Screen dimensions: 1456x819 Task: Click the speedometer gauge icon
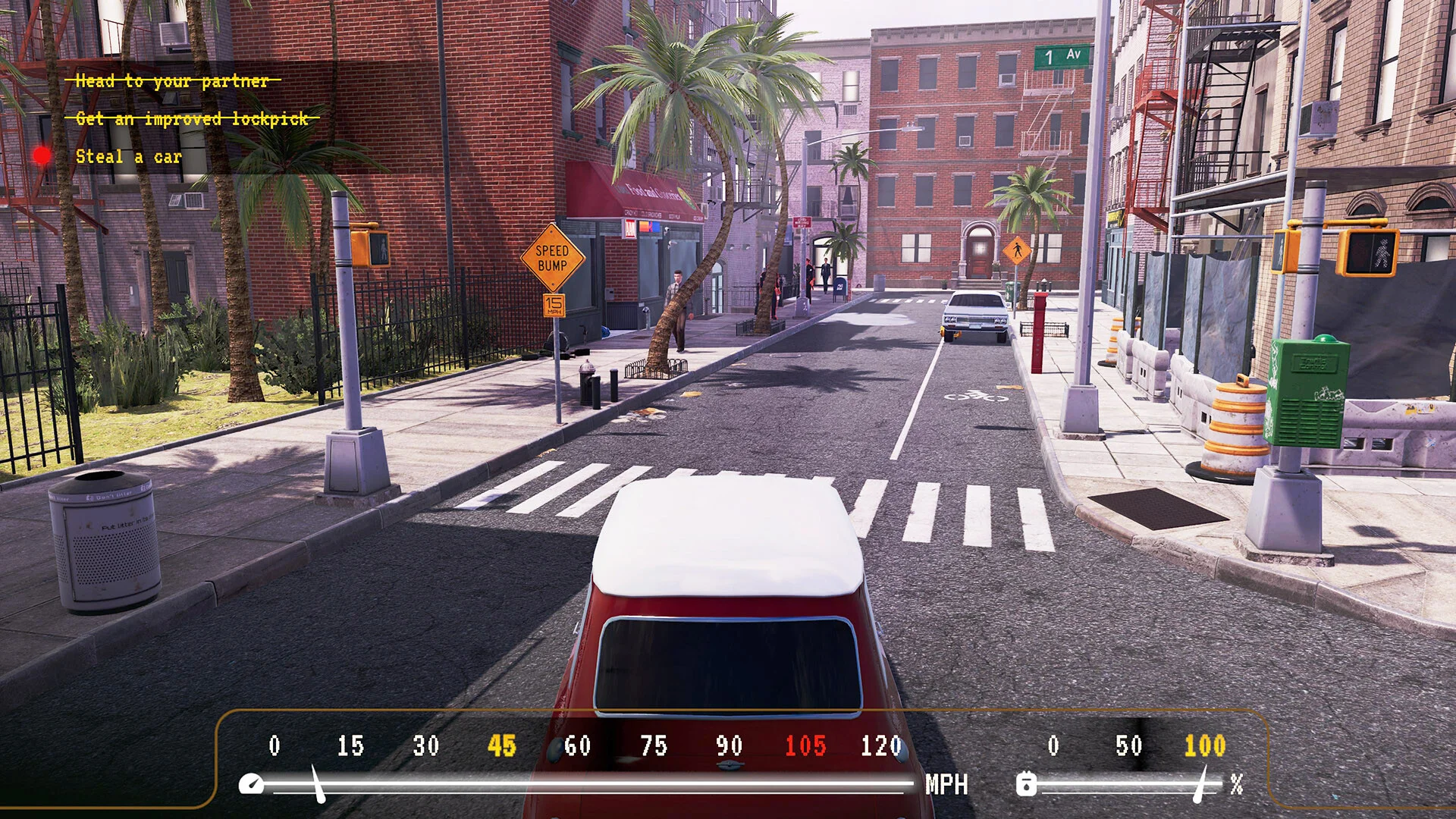click(x=251, y=784)
